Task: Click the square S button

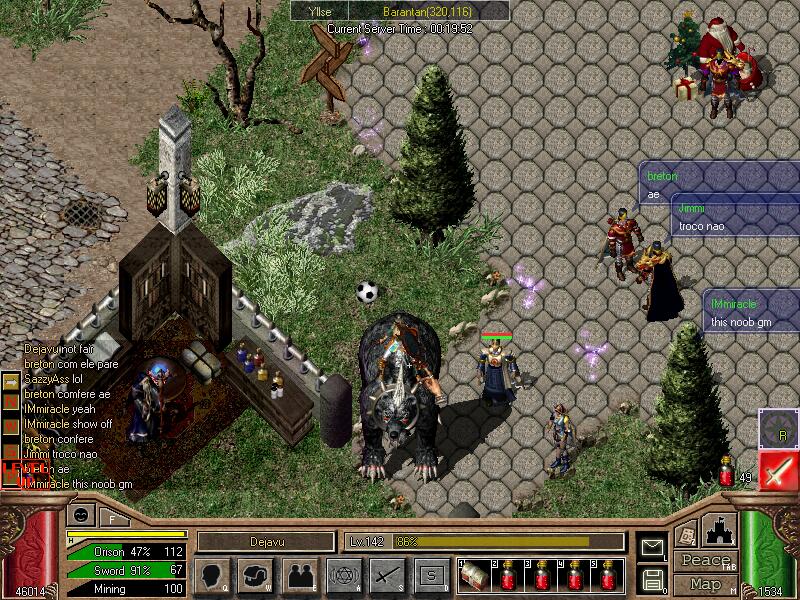Action: tap(431, 575)
